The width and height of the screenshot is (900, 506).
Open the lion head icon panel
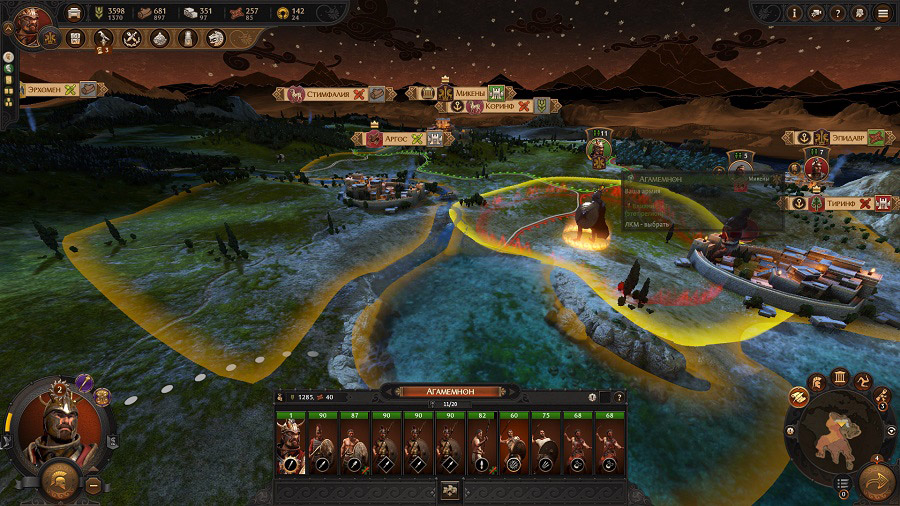click(x=216, y=38)
